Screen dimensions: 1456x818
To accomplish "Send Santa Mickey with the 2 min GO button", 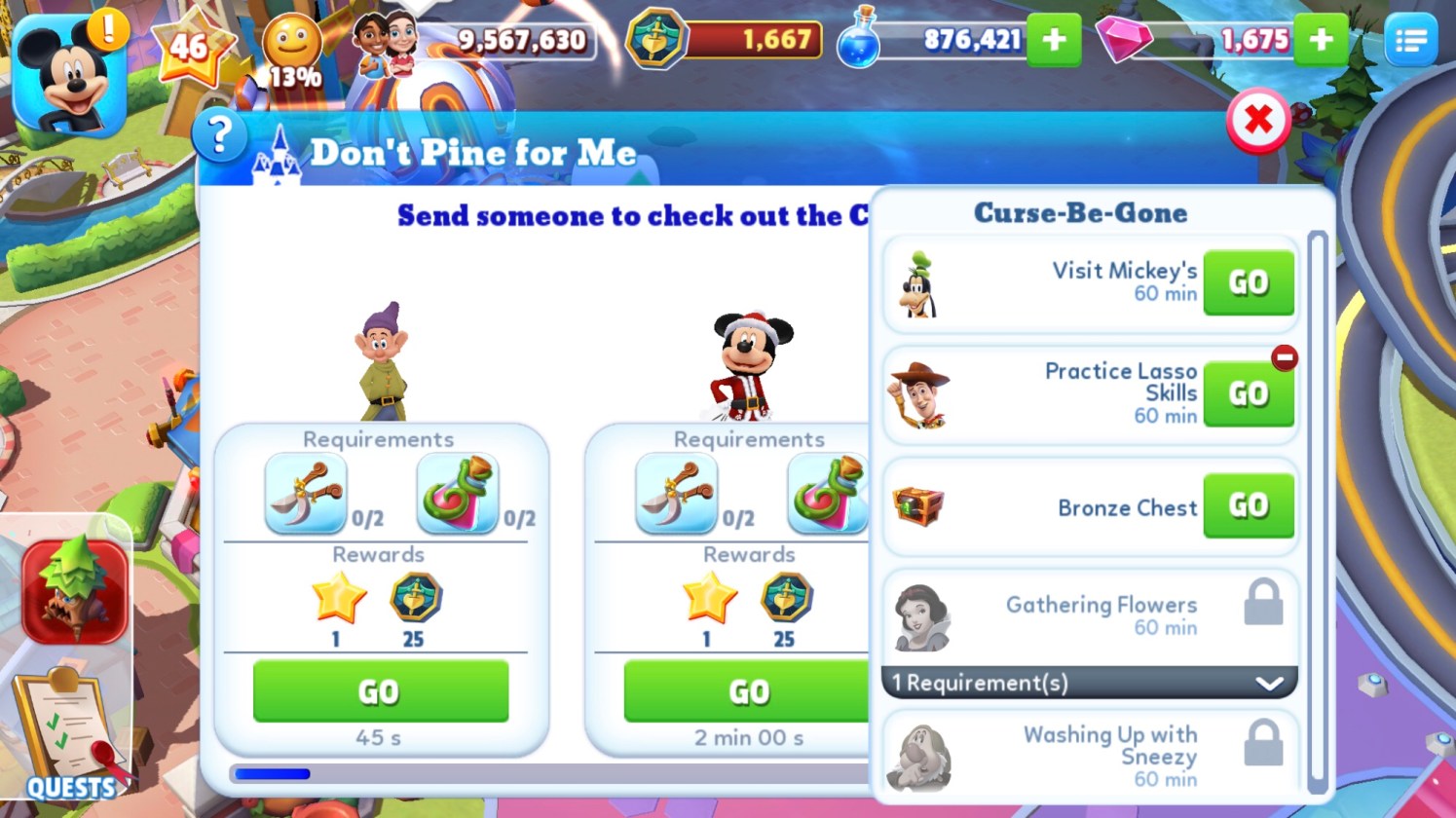I will coord(746,691).
